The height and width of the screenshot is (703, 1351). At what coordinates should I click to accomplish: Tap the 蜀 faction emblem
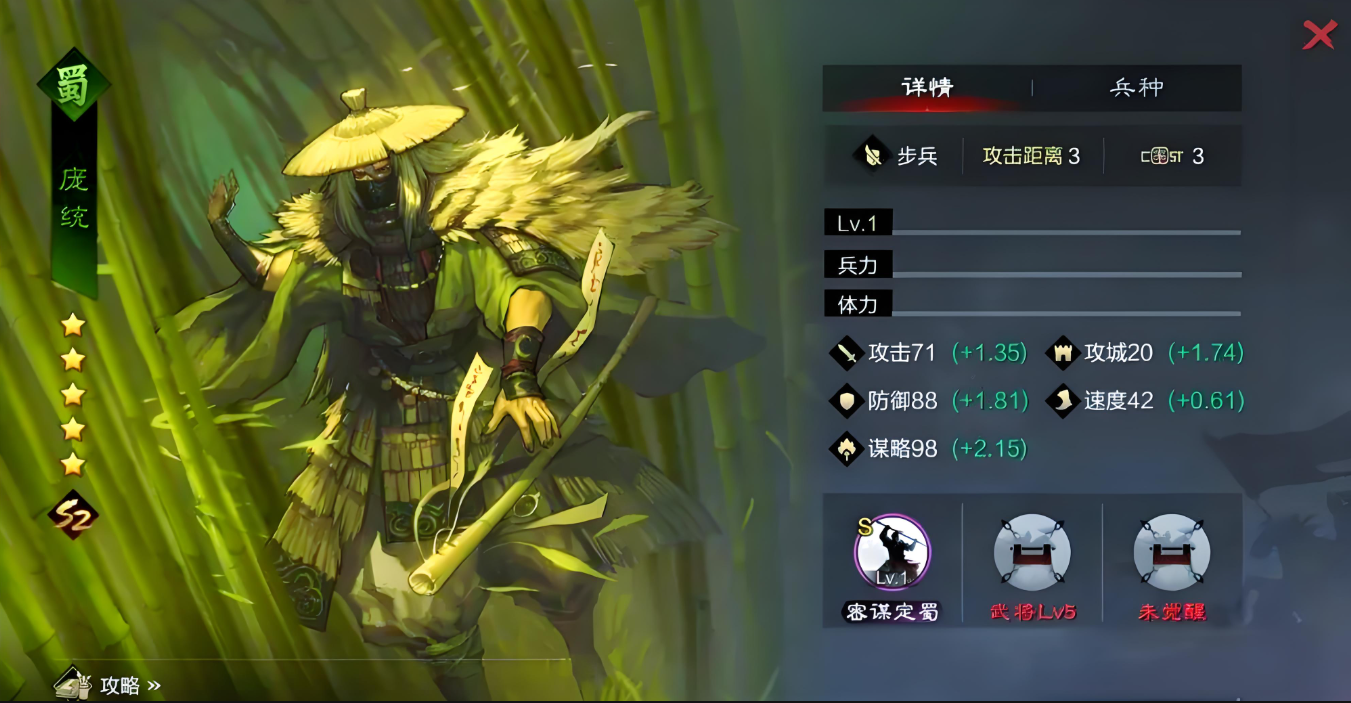[73, 85]
